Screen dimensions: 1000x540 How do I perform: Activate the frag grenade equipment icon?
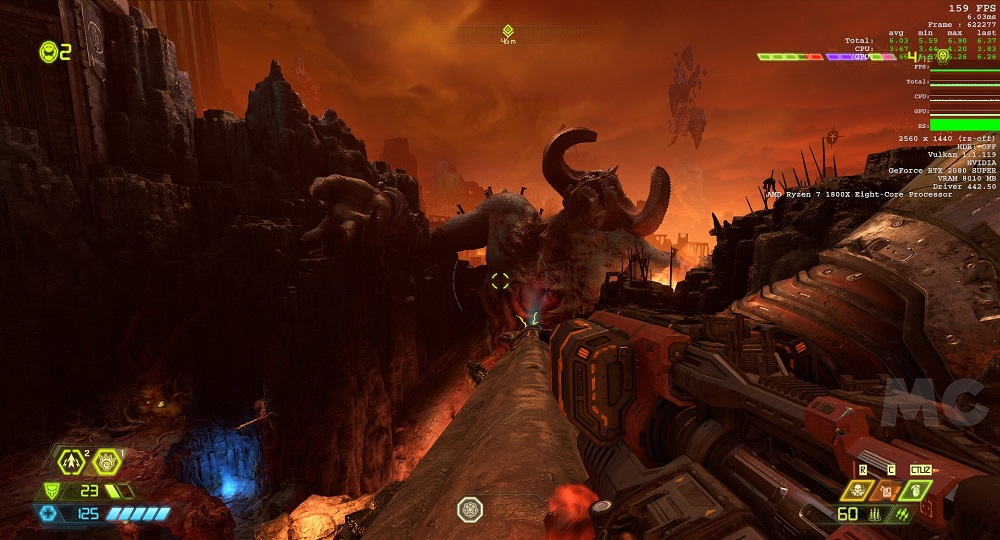(71, 462)
